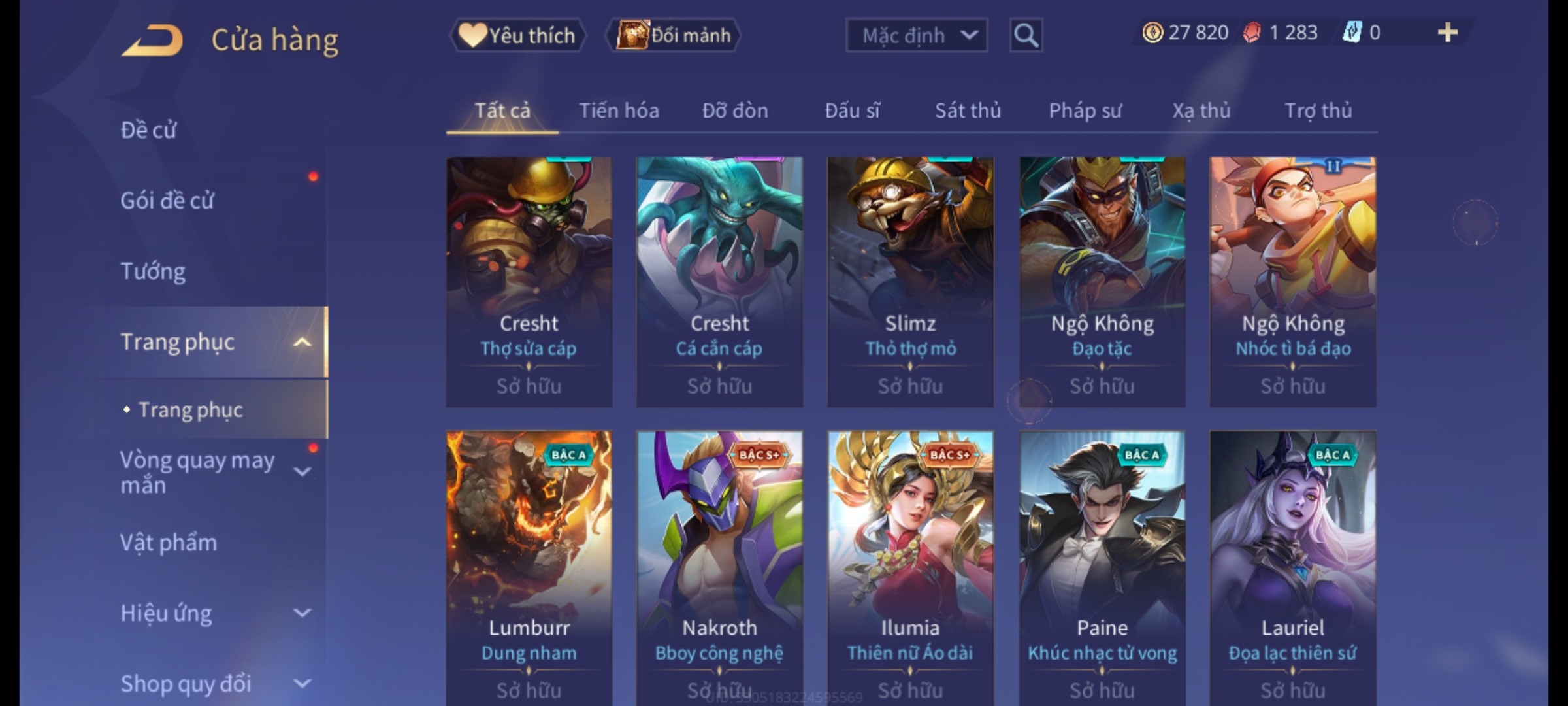The width and height of the screenshot is (1568, 706).
Task: Open the Đề cử menu entry
Action: point(149,130)
